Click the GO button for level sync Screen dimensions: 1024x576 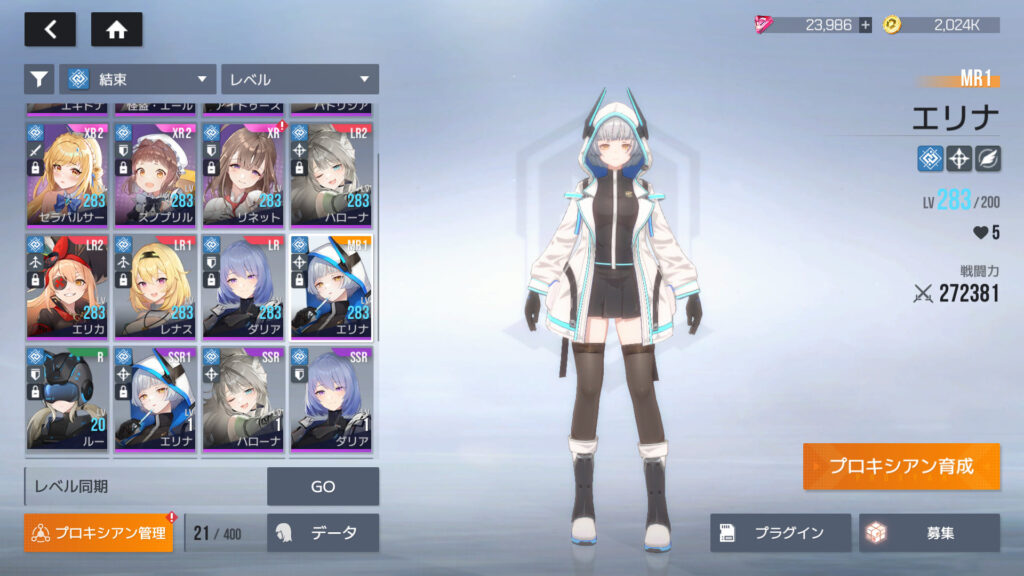(322, 487)
